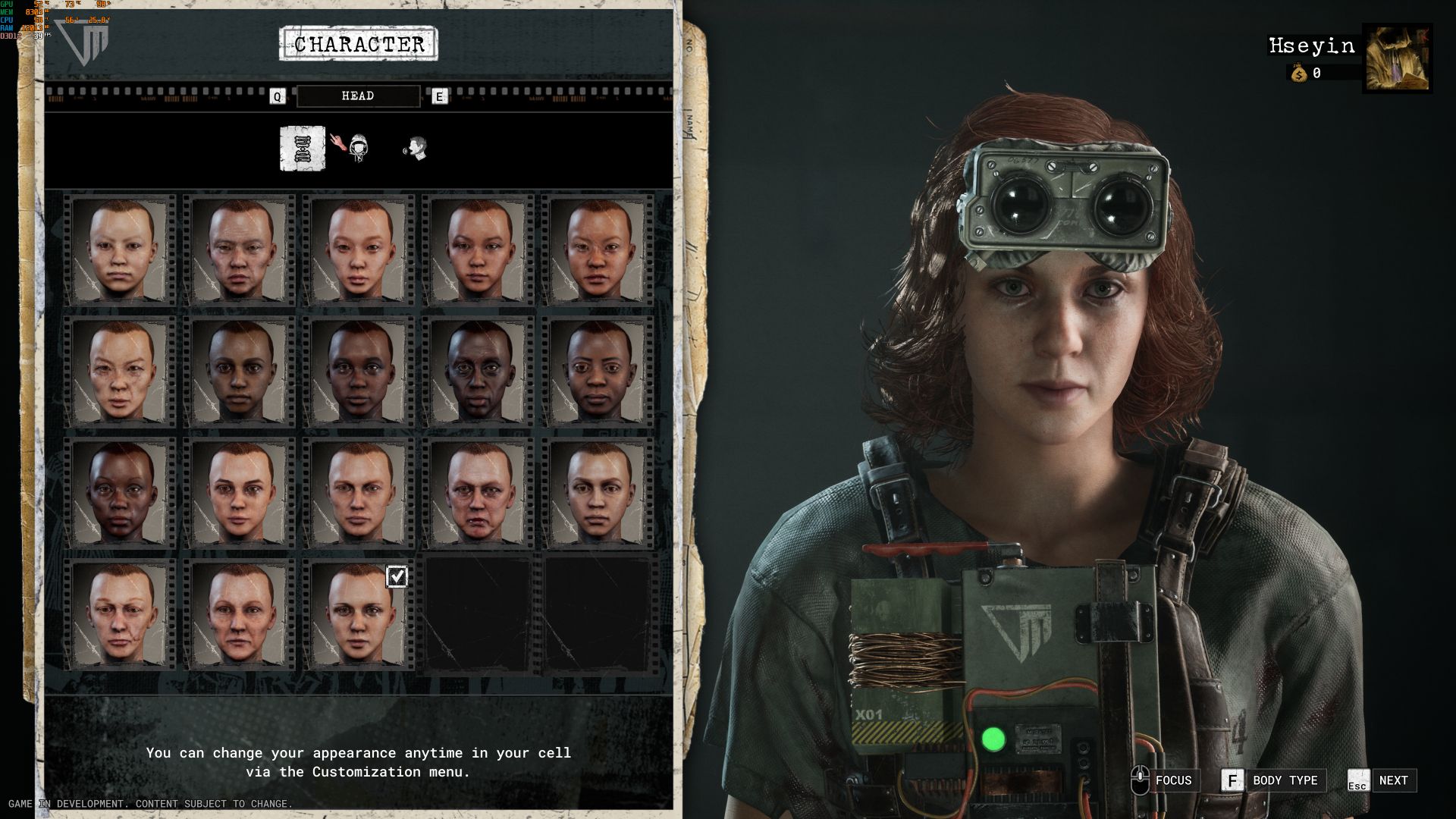Open the voice customization icon
This screenshot has height=819, width=1456.
click(x=415, y=149)
